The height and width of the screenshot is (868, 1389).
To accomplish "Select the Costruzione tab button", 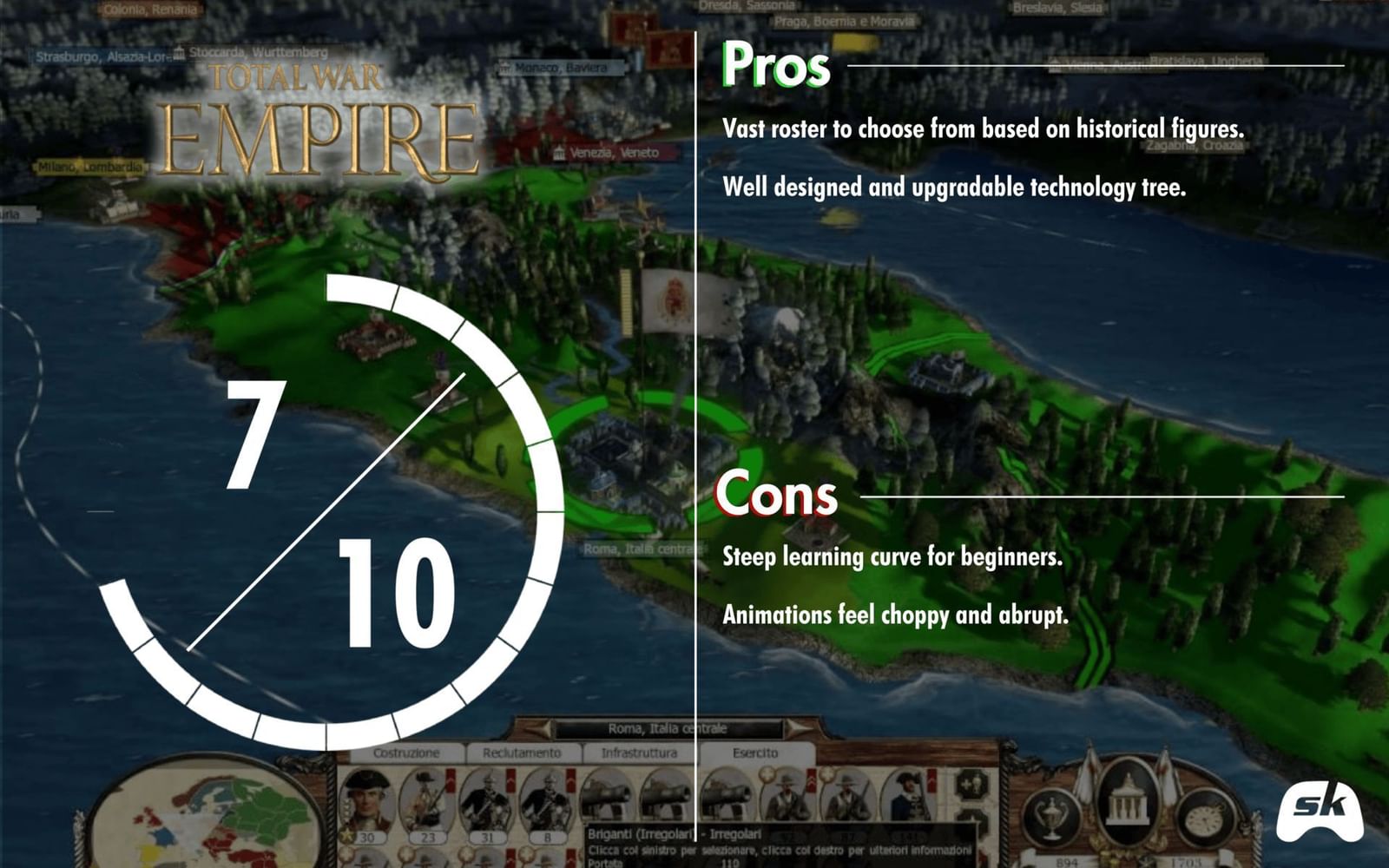I will coord(408,753).
